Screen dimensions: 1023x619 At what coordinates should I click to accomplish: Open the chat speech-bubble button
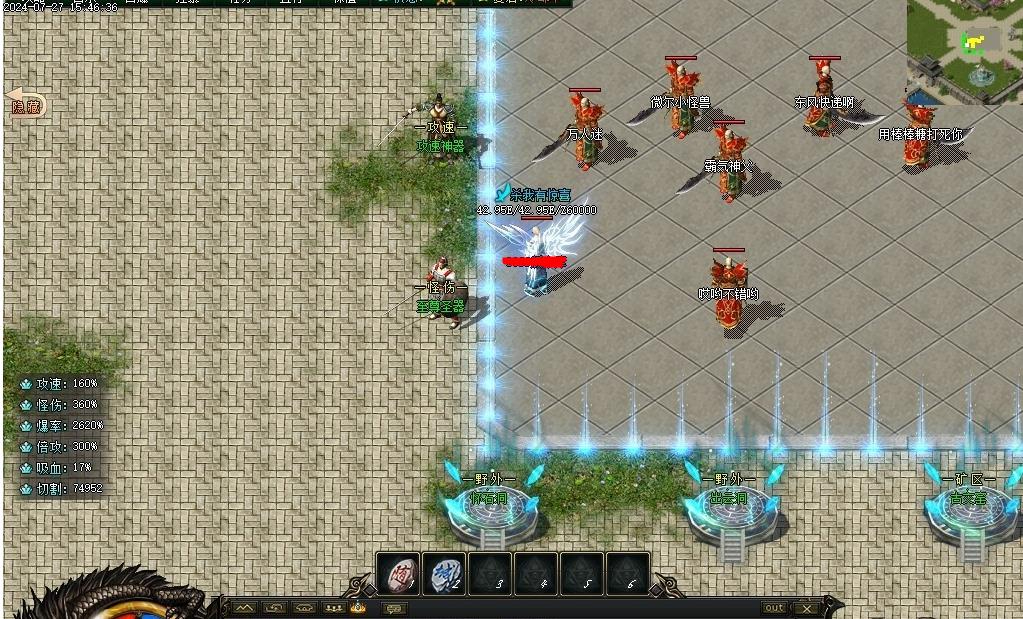pyautogui.click(x=393, y=608)
